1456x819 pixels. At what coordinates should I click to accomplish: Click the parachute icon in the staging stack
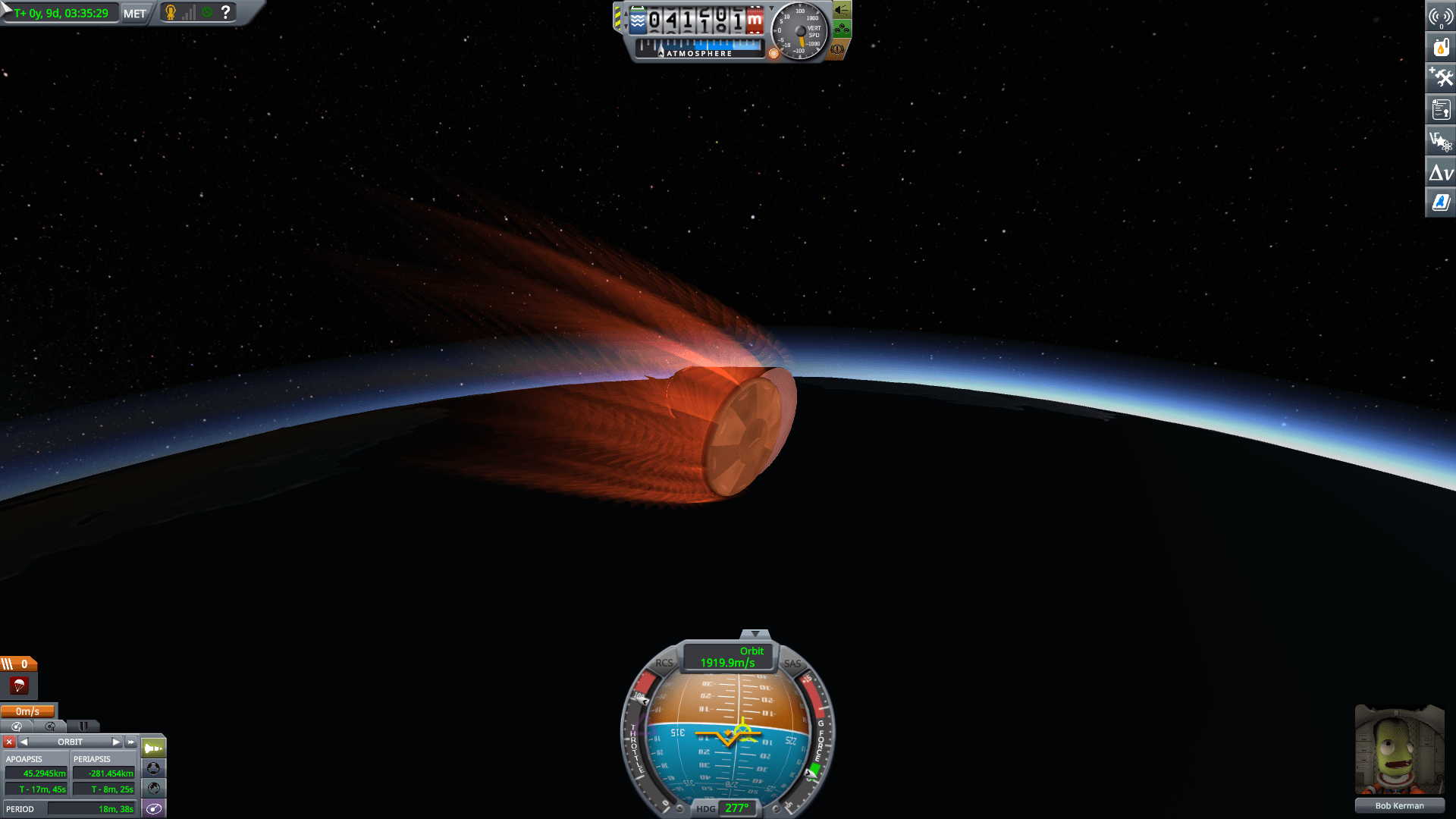(x=18, y=686)
